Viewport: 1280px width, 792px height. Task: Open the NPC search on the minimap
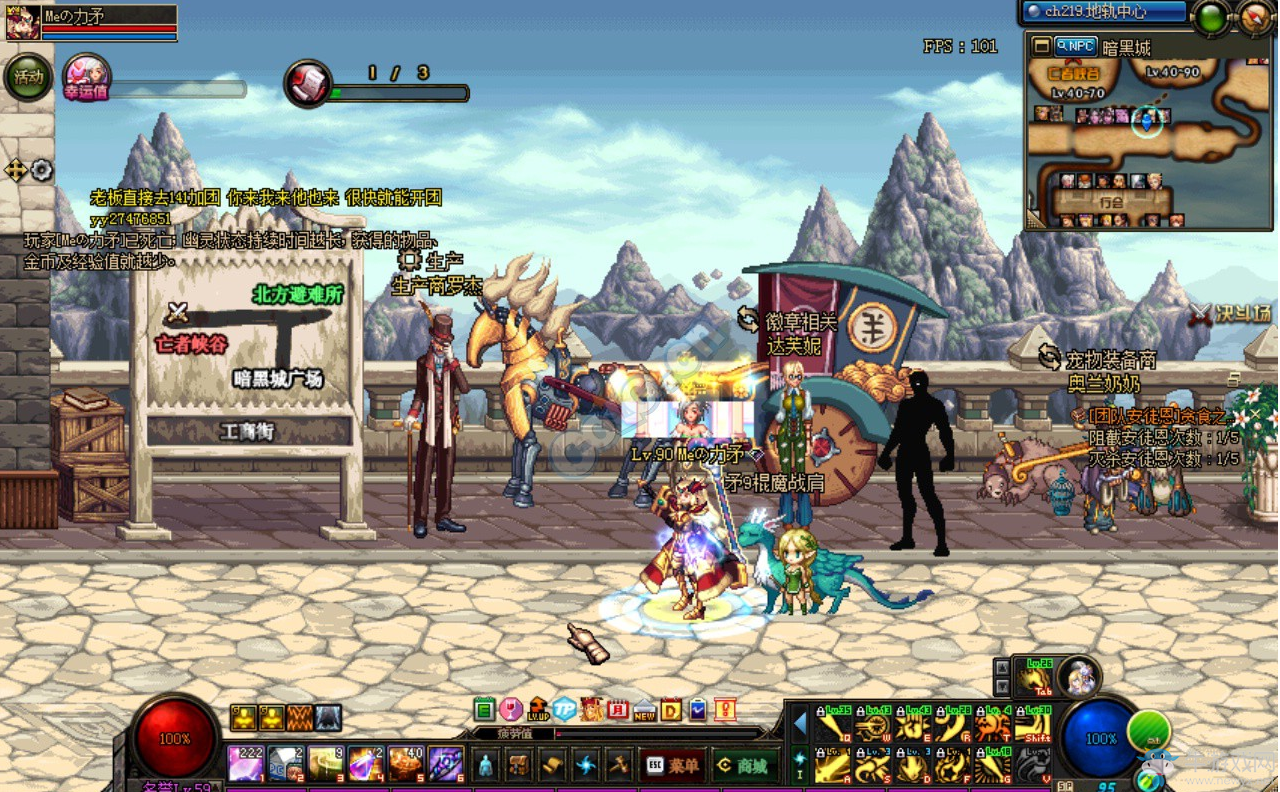point(1076,46)
